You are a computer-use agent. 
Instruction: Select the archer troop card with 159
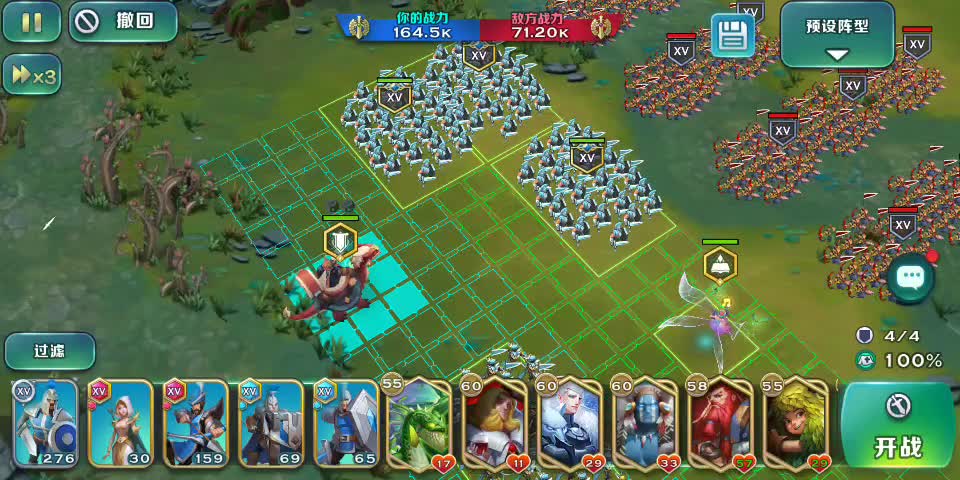click(196, 424)
